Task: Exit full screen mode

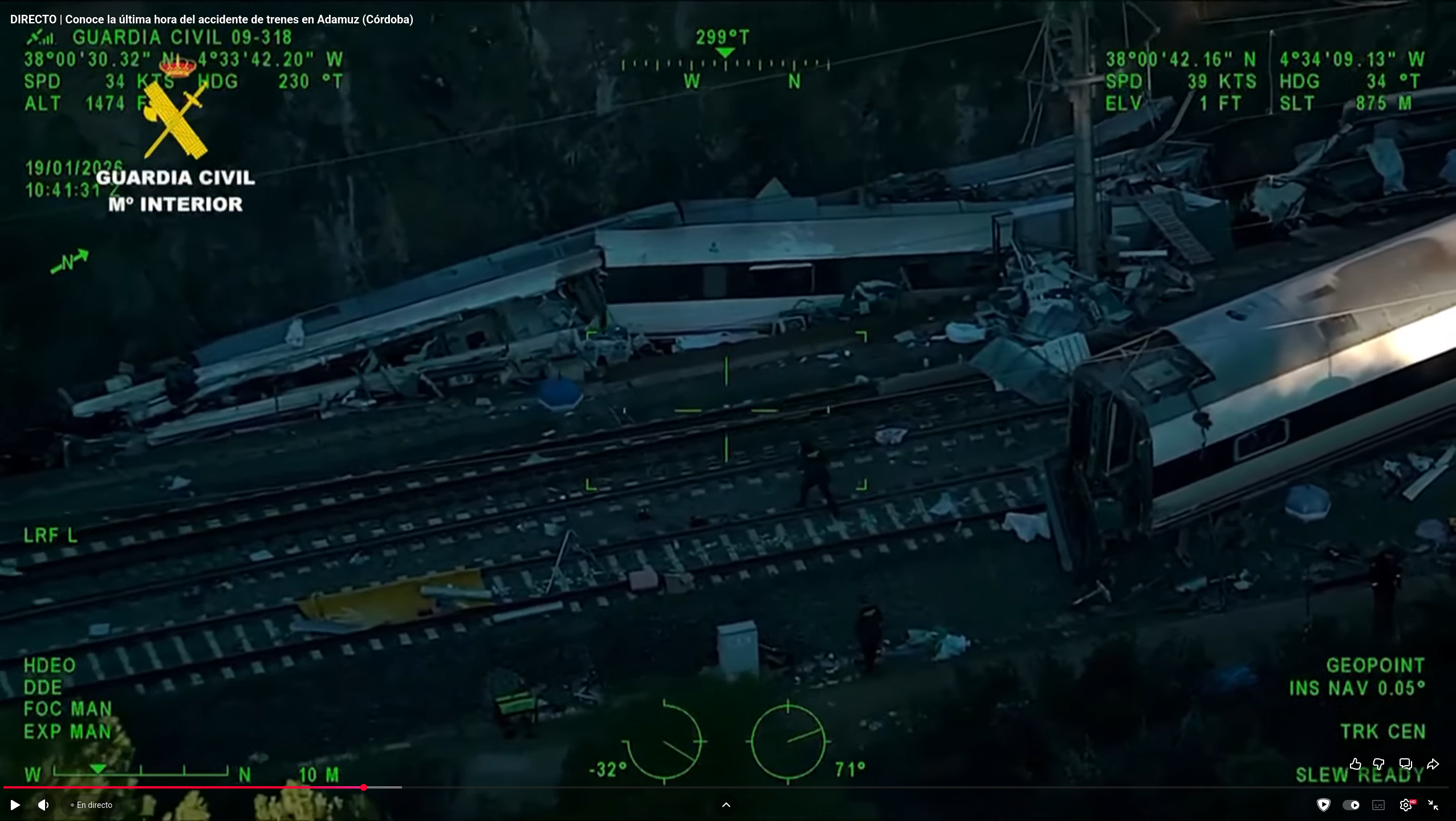Action: [x=1433, y=805]
